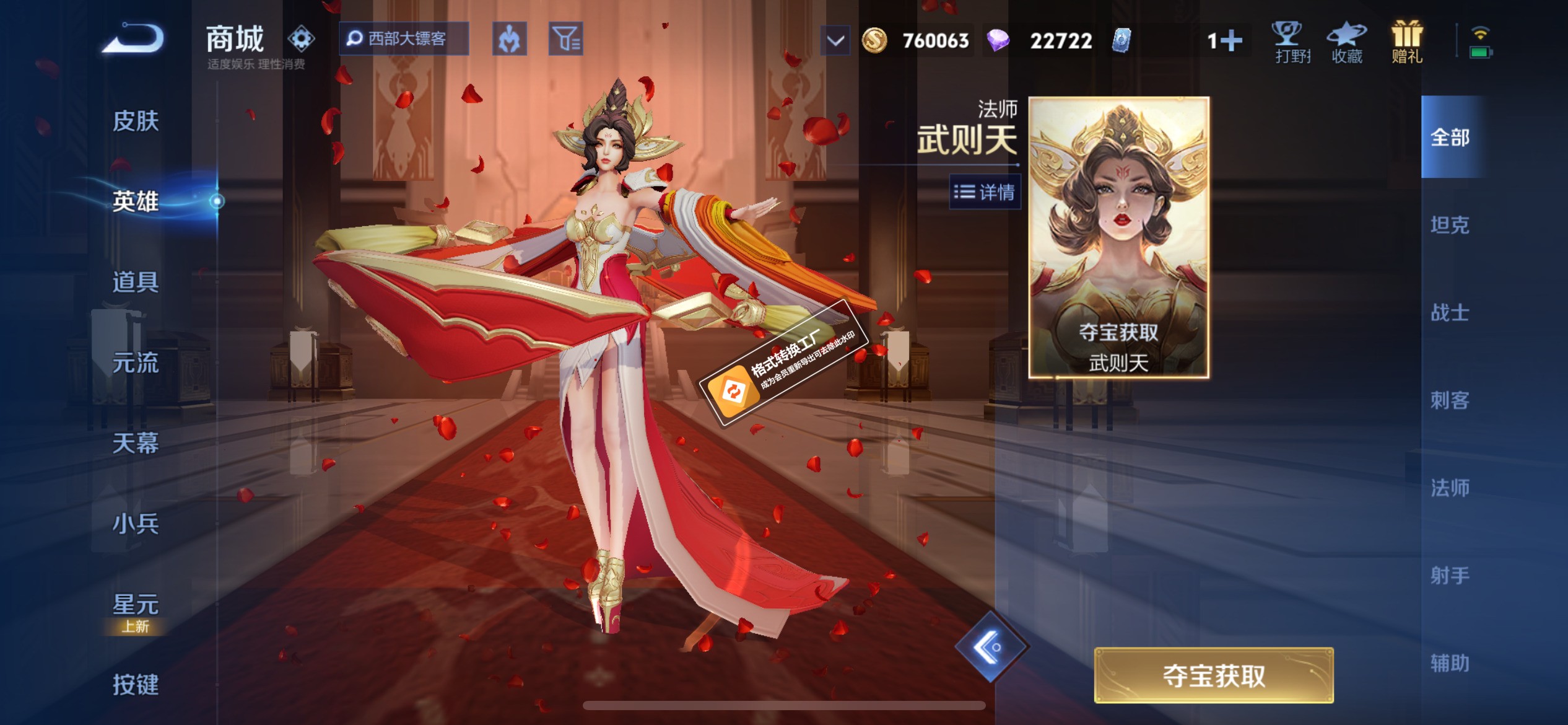The image size is (1568, 725).
Task: Click the armor/hero icon next to search bar
Action: [509, 38]
